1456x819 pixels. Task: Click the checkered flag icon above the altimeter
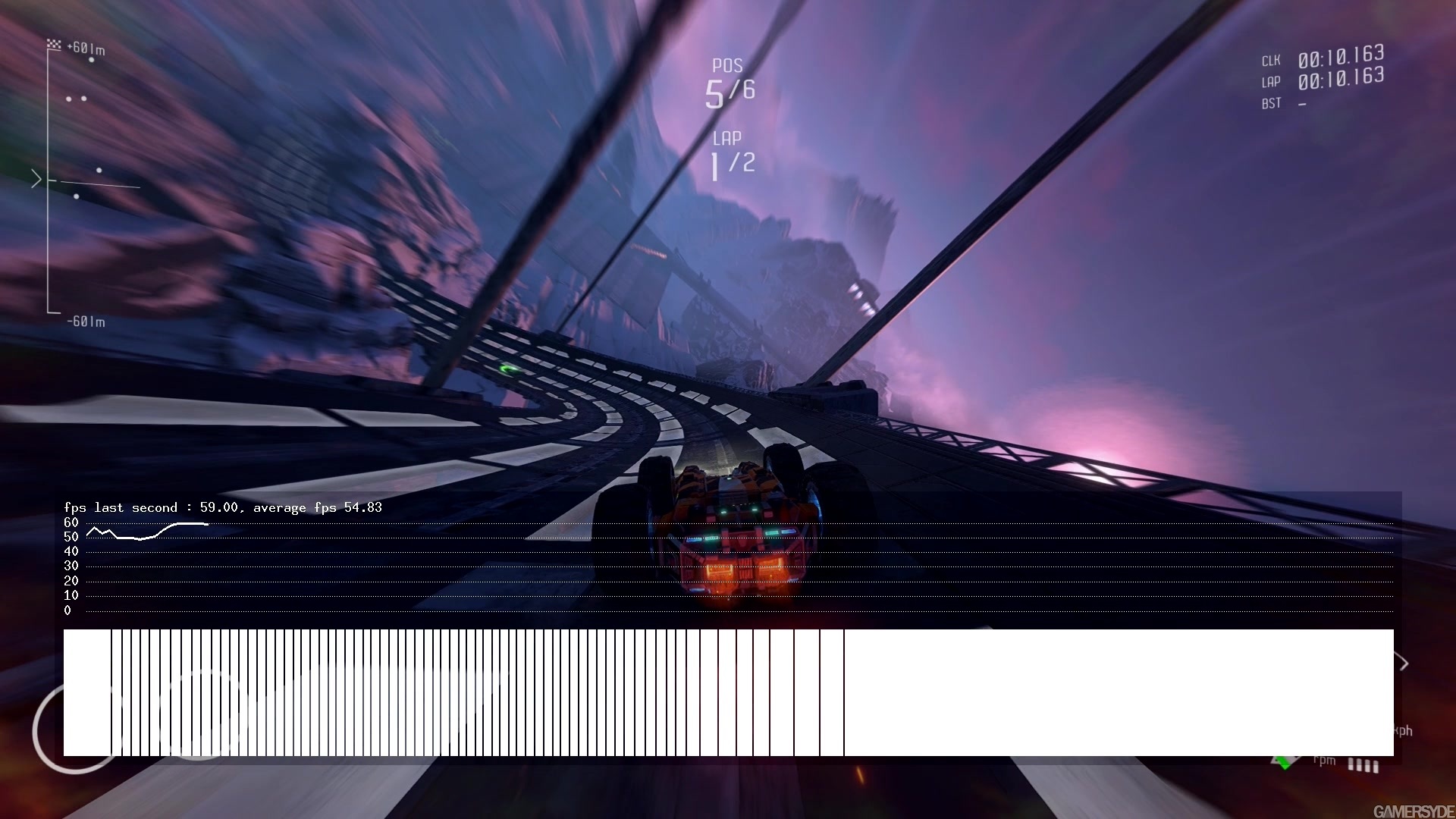point(55,44)
